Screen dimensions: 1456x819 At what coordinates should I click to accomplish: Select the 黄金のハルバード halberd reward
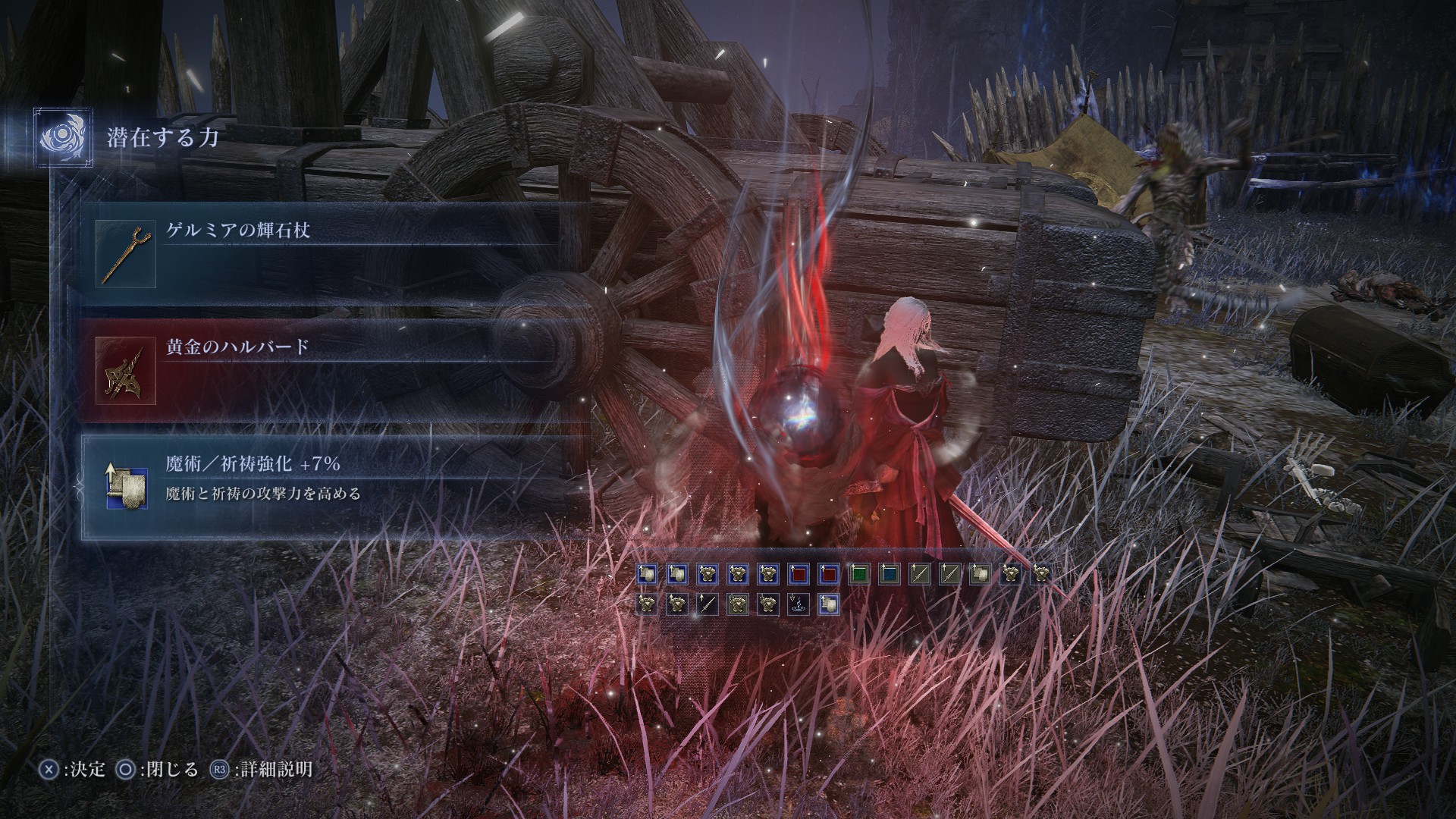[x=334, y=371]
